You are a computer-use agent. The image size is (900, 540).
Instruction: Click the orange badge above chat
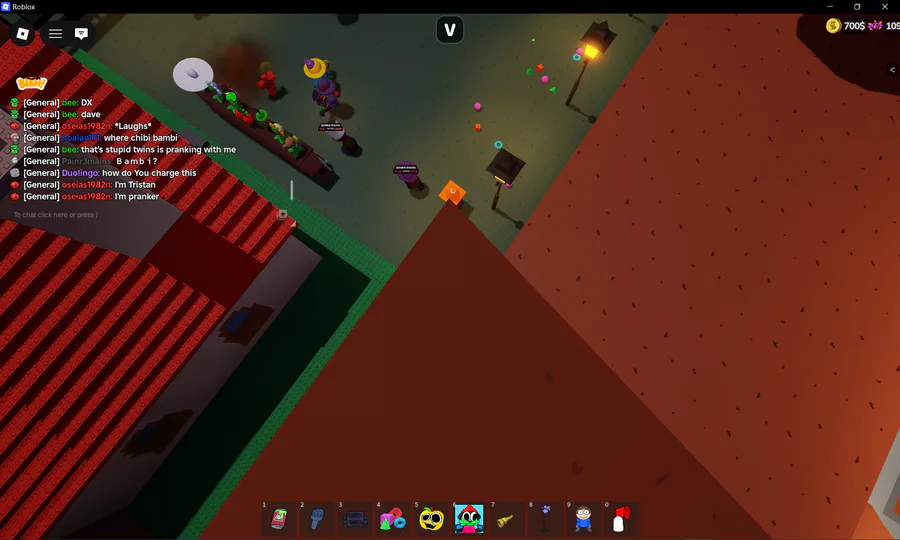(x=31, y=83)
